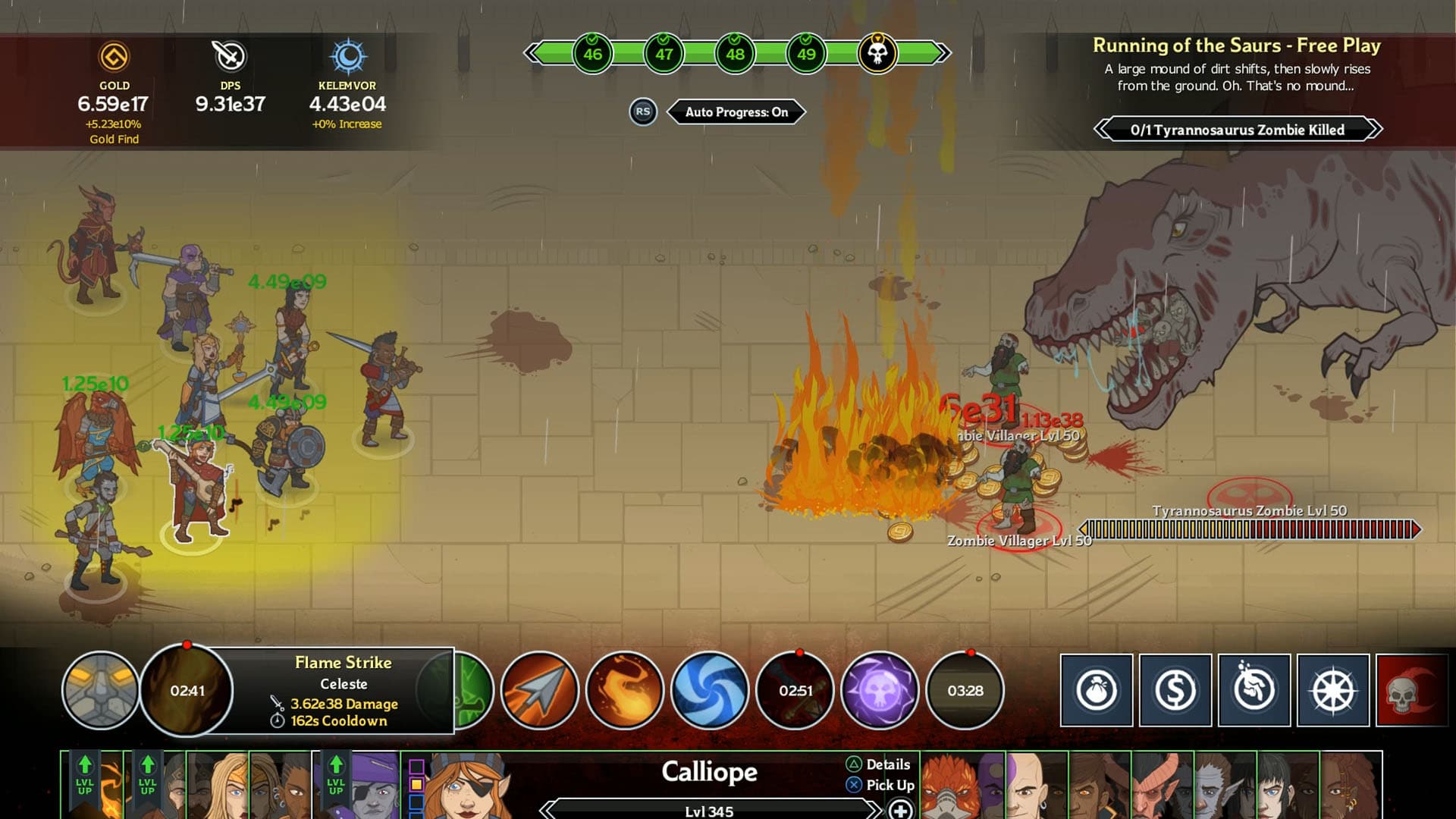Select the silver arrow ultimate ability icon

[x=538, y=691]
